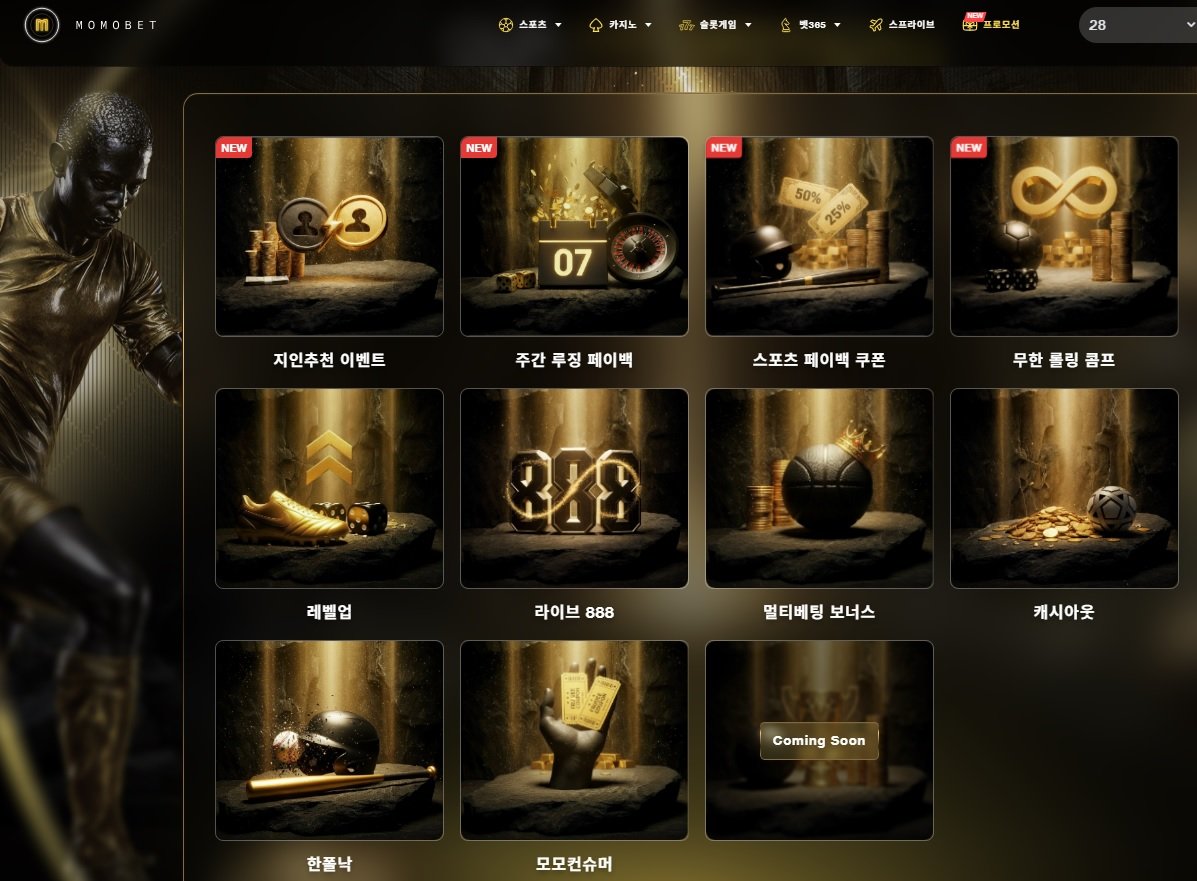The height and width of the screenshot is (881, 1197).
Task: Open the 슬롯게임 slot games menu
Action: tap(714, 25)
